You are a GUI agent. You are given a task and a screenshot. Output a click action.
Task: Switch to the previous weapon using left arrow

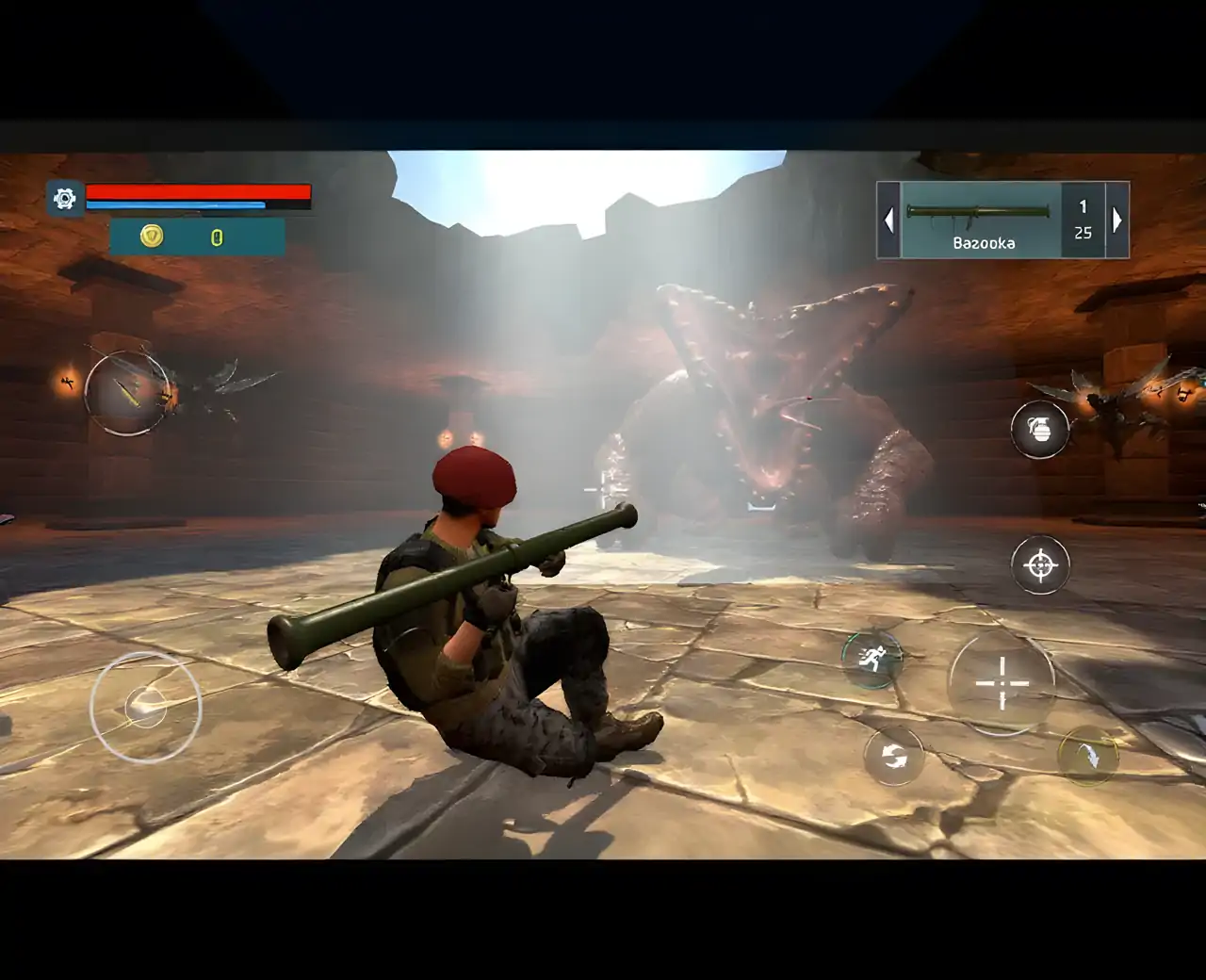888,220
